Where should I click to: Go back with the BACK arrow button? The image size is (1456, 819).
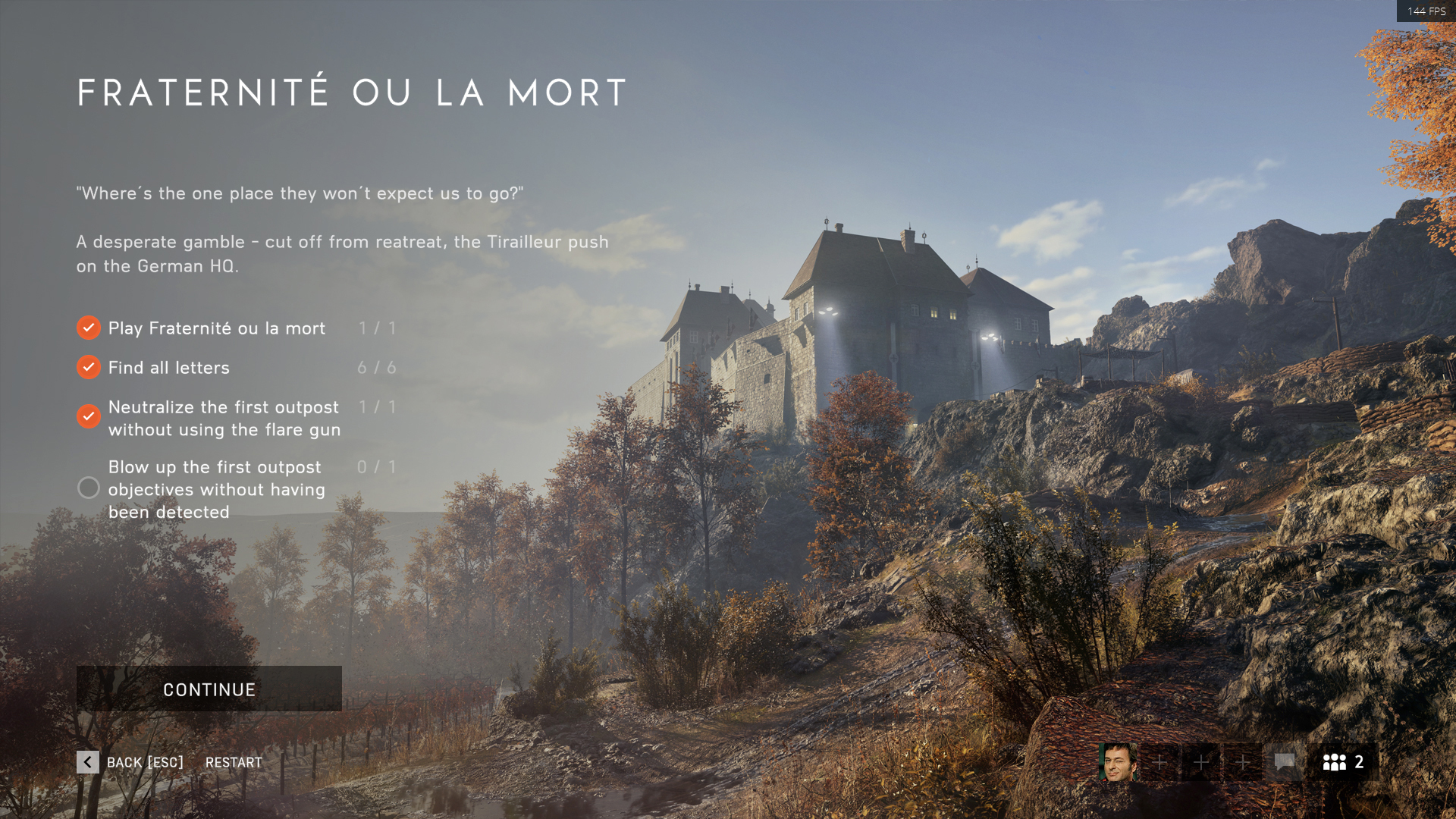[88, 762]
